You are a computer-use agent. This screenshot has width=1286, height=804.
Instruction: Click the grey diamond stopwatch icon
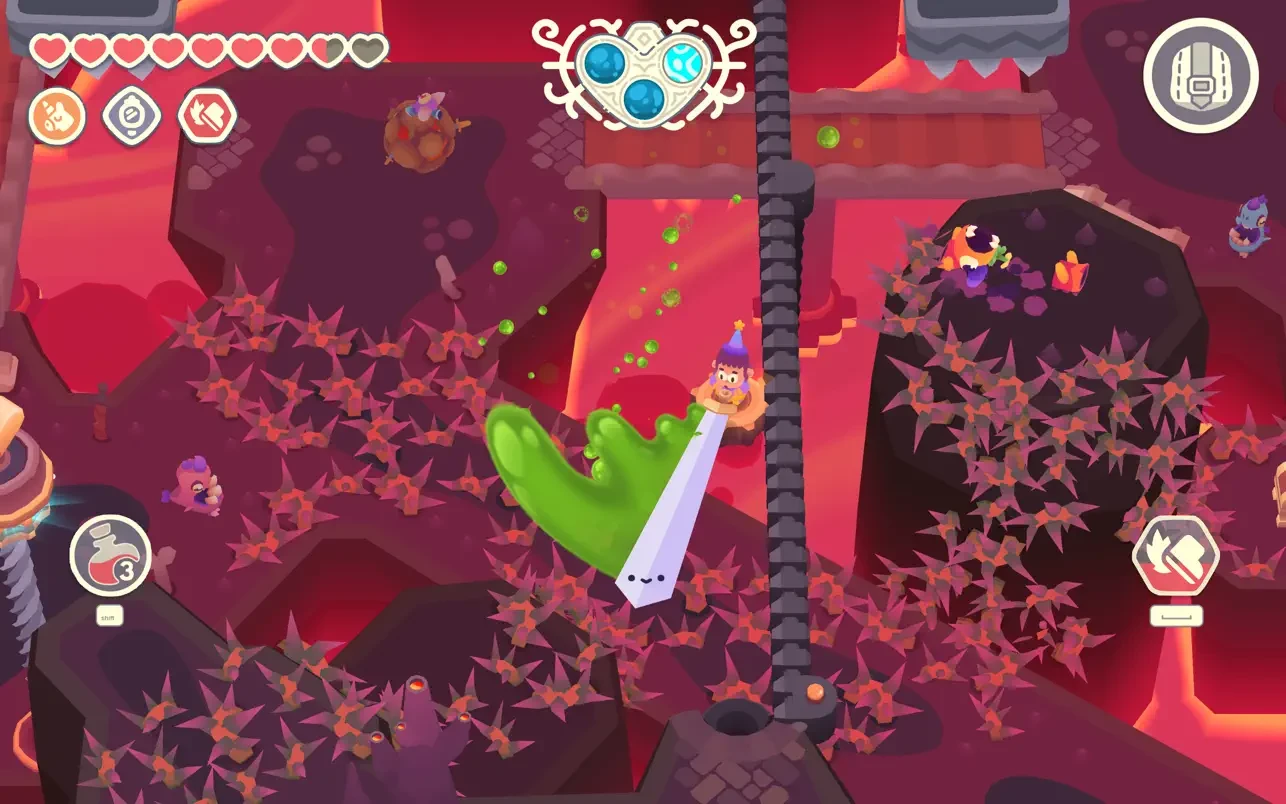coord(131,116)
